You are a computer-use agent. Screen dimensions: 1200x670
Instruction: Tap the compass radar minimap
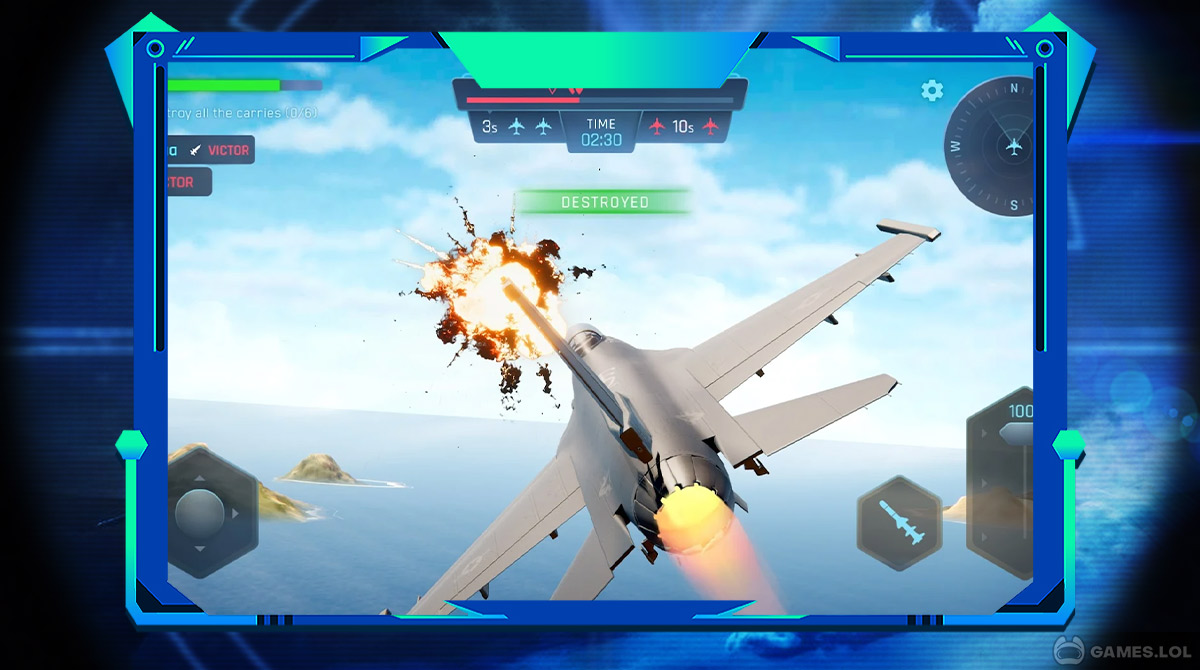pyautogui.click(x=994, y=146)
